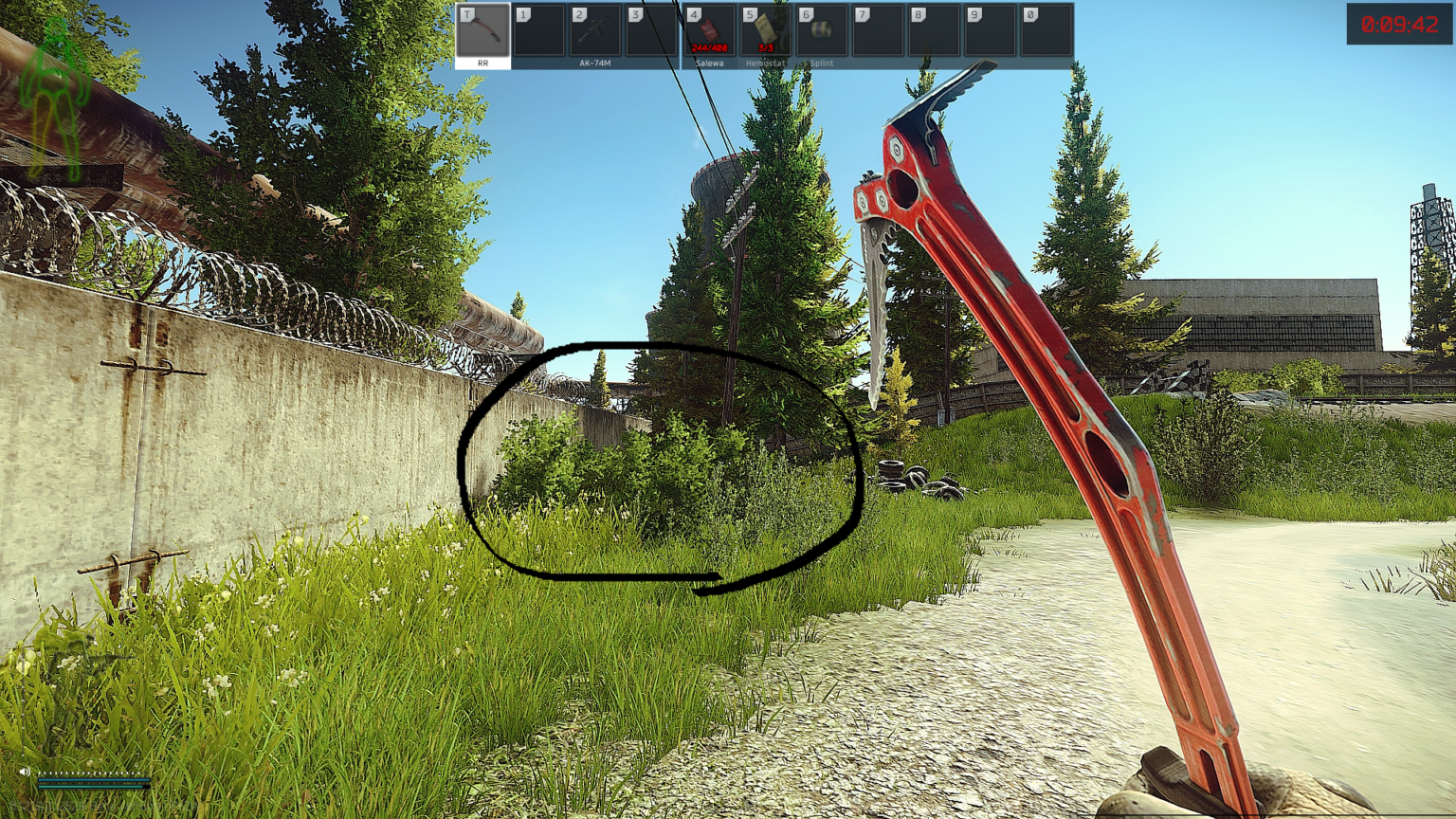The image size is (1456, 819).
Task: Use the Salewa first aid kit slot
Action: [x=709, y=34]
